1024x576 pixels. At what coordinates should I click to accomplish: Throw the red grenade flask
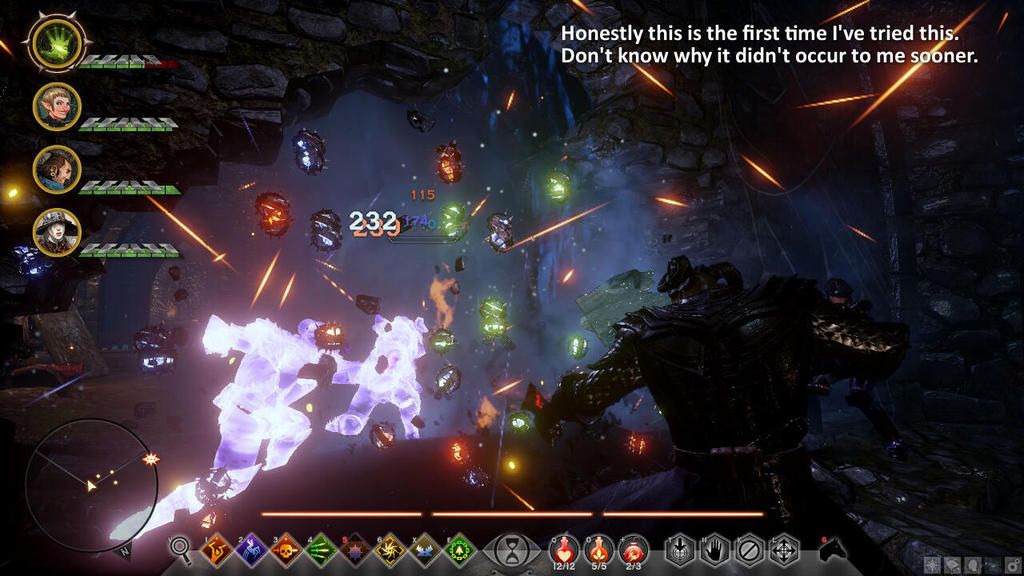(633, 546)
